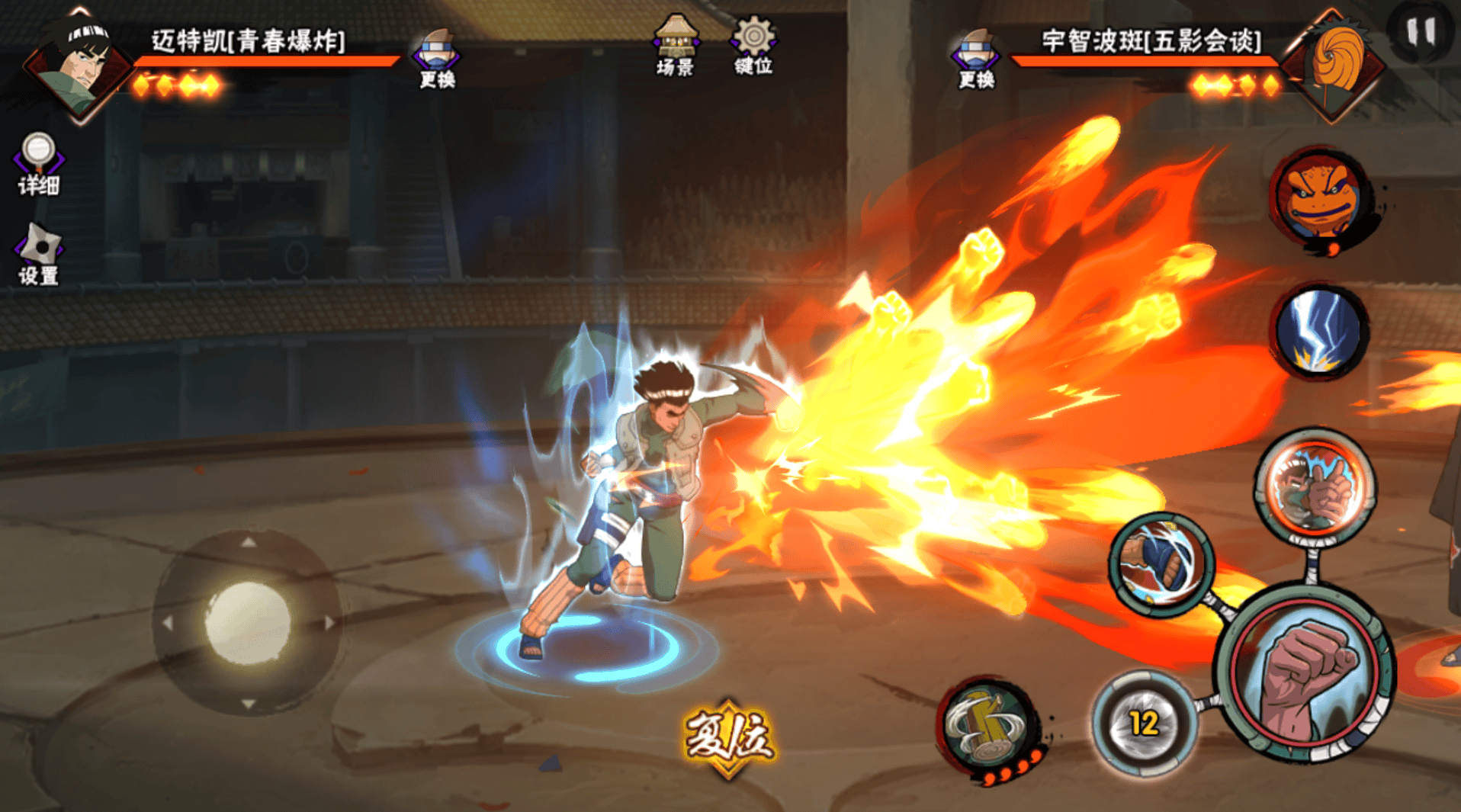Screen dimensions: 1461x812
Task: Tap the skill on cooldown showing 12
Action: tap(1143, 723)
